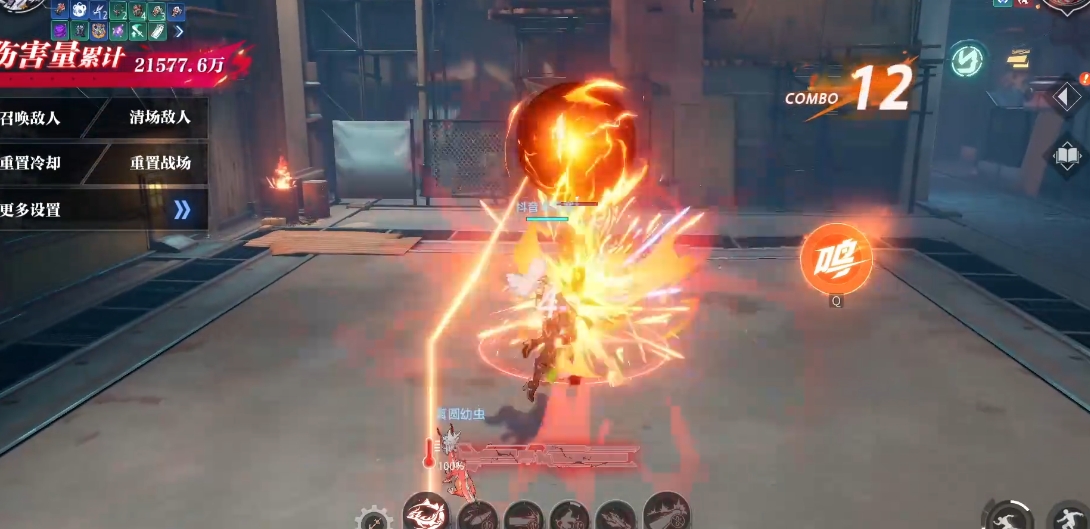The width and height of the screenshot is (1090, 529).
Task: Choose 清场敌人 to clear enemies
Action: coord(160,118)
